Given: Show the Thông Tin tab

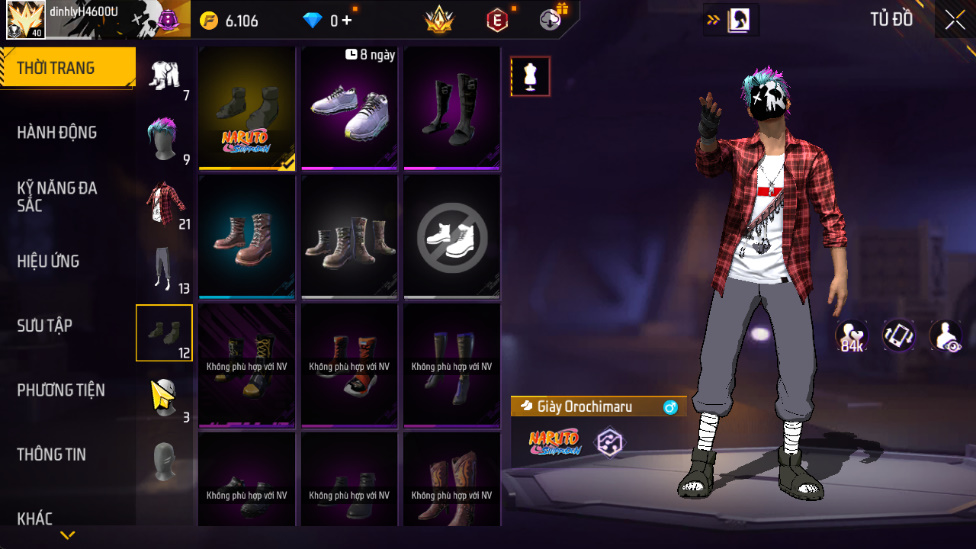Looking at the screenshot, I should tap(51, 454).
